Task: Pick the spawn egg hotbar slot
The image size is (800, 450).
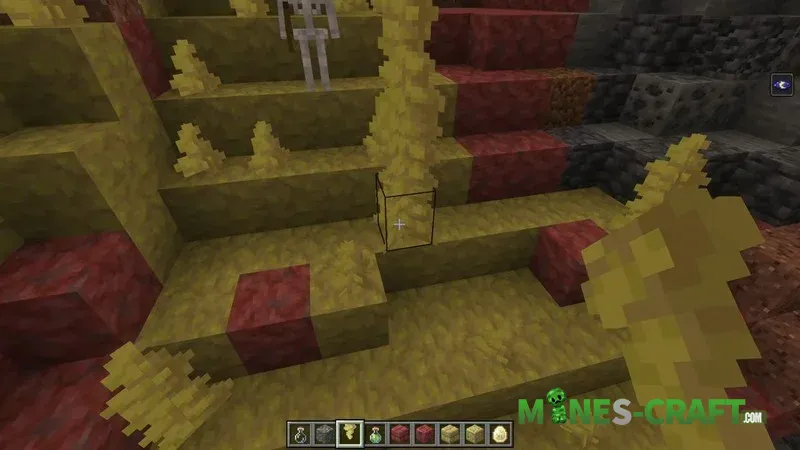Action: pos(500,434)
